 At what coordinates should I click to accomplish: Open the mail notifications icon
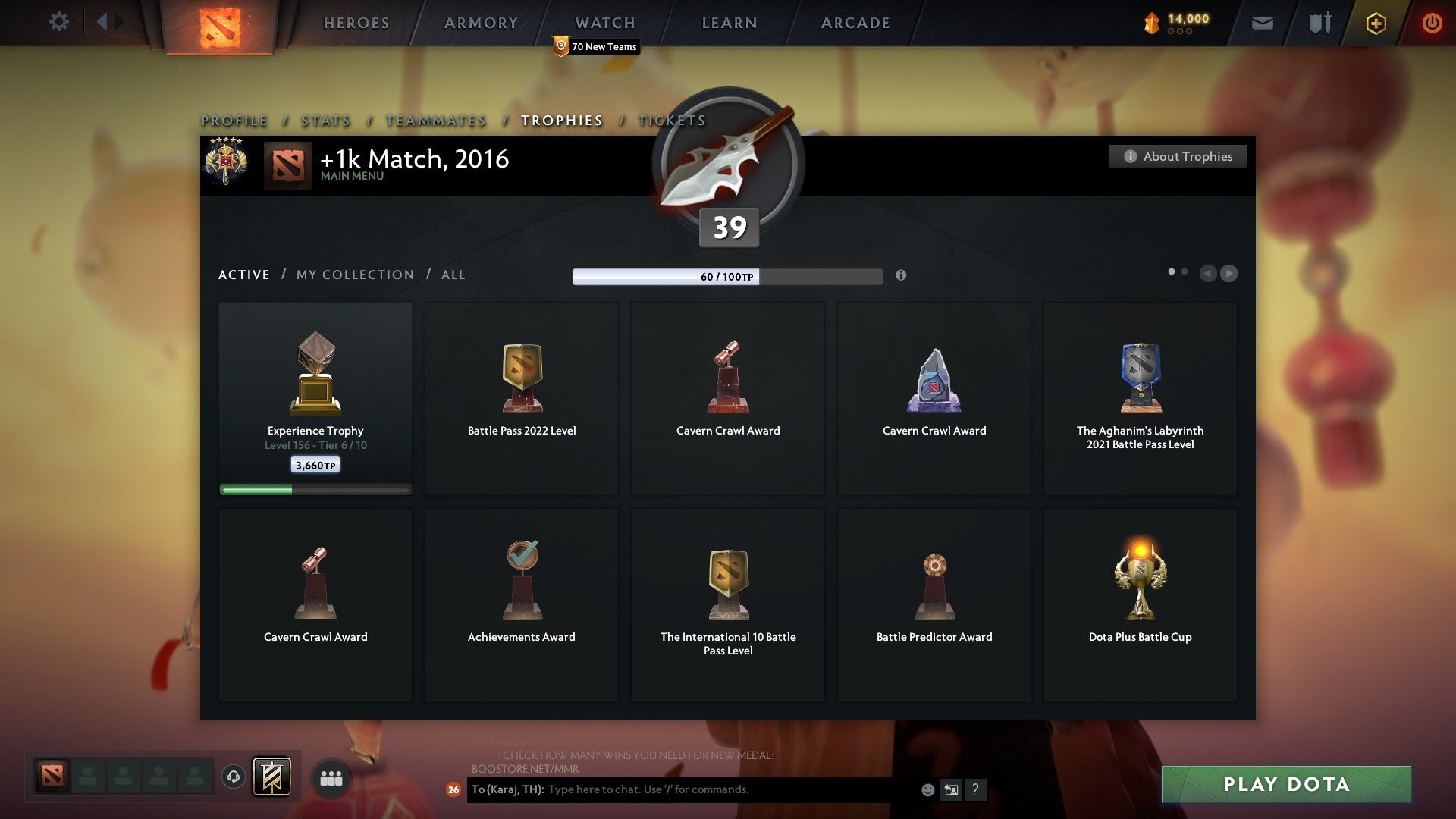tap(1262, 22)
